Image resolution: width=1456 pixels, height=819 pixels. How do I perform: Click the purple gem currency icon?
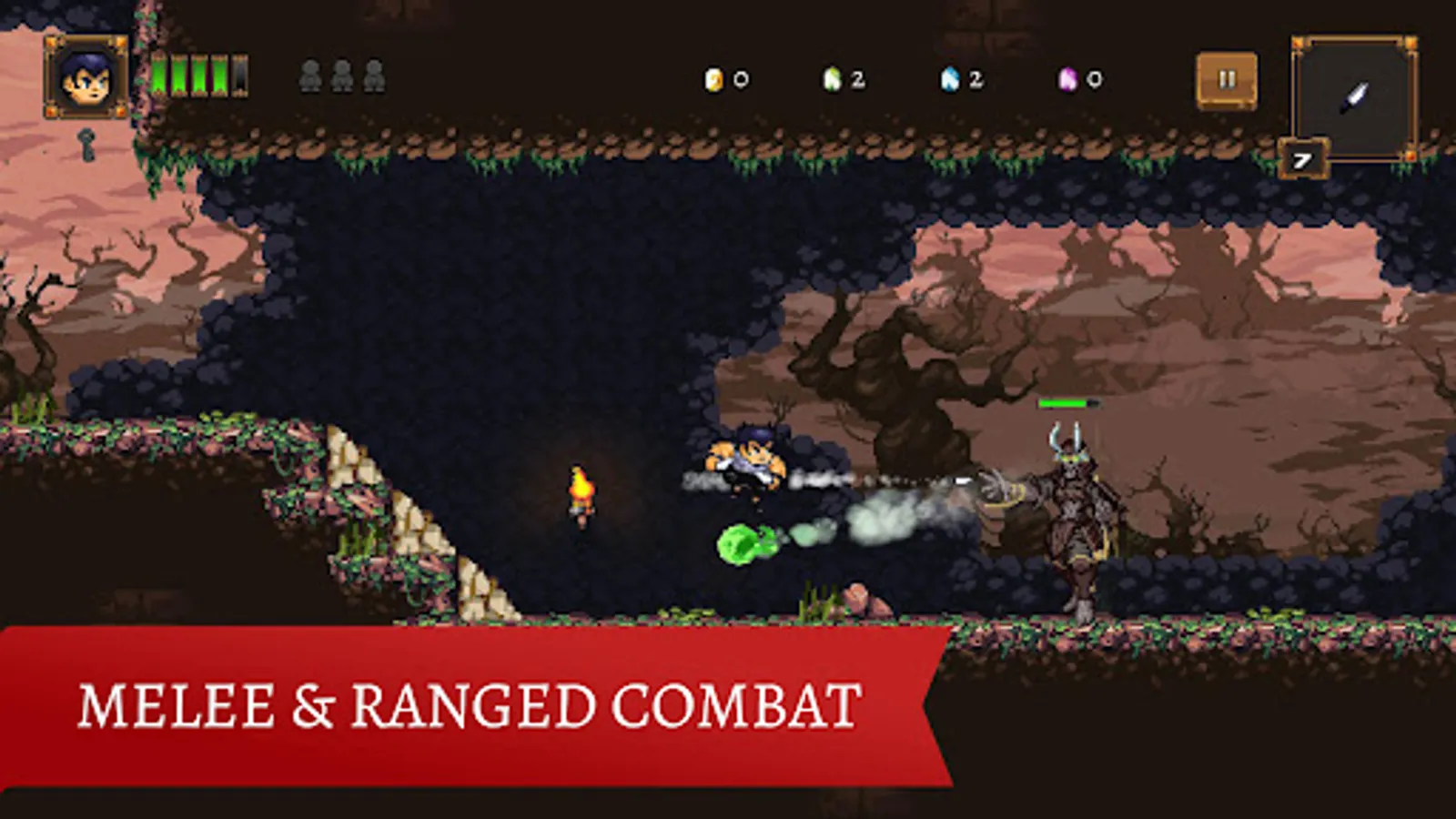click(x=1067, y=78)
